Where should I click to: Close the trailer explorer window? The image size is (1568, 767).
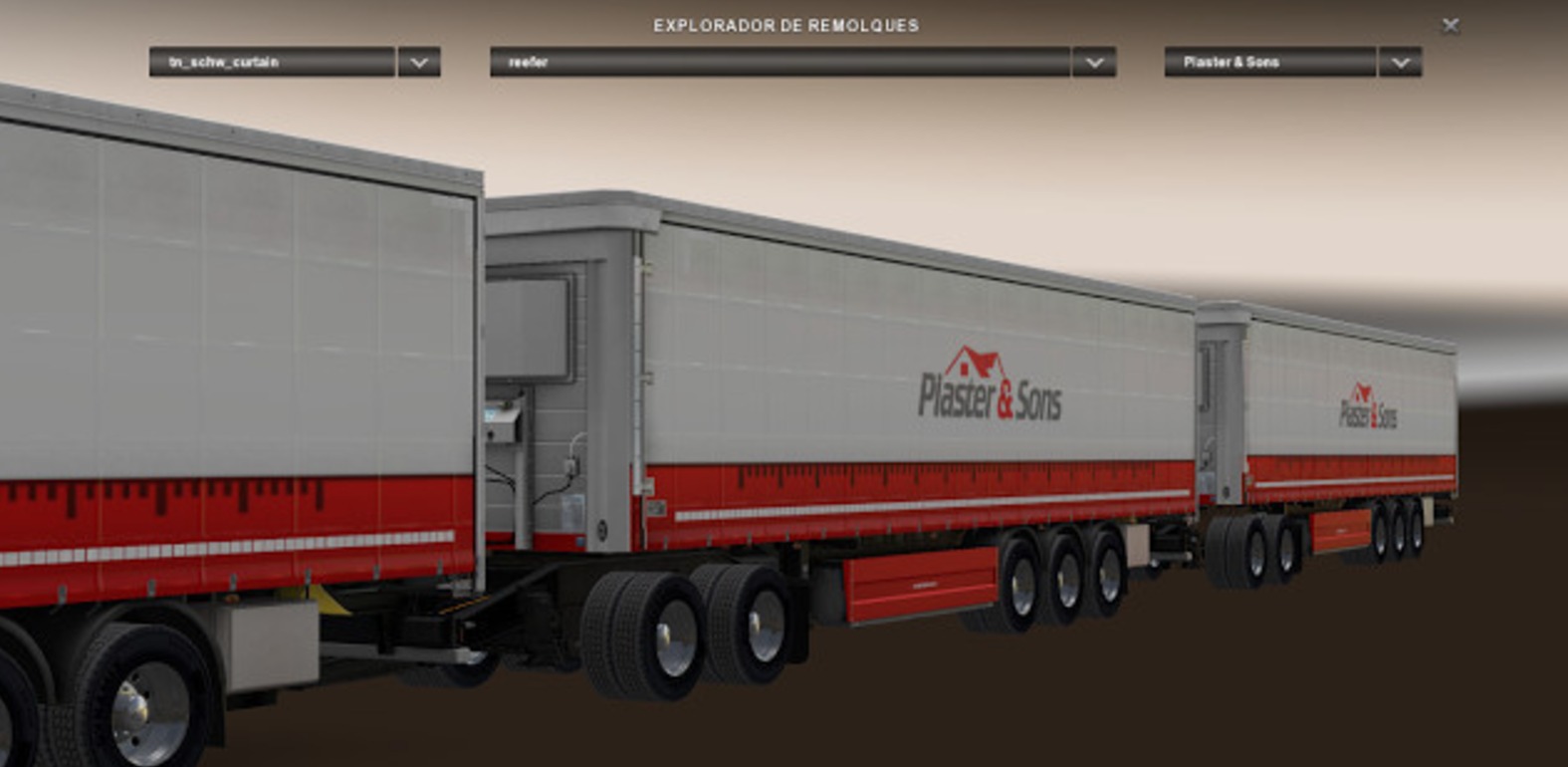[x=1451, y=25]
